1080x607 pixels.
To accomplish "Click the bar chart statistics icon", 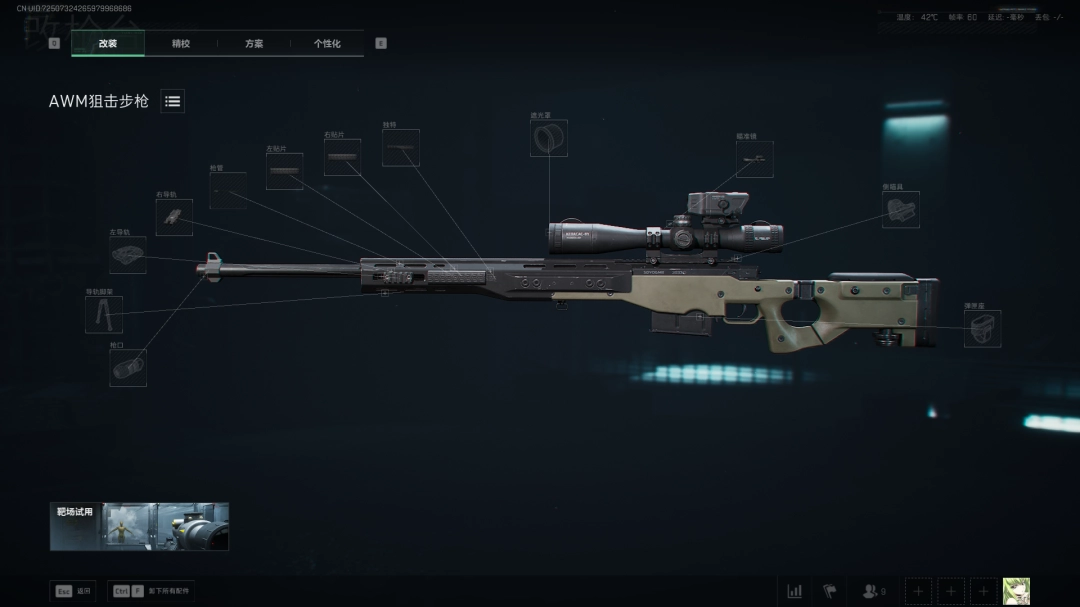I will (794, 591).
